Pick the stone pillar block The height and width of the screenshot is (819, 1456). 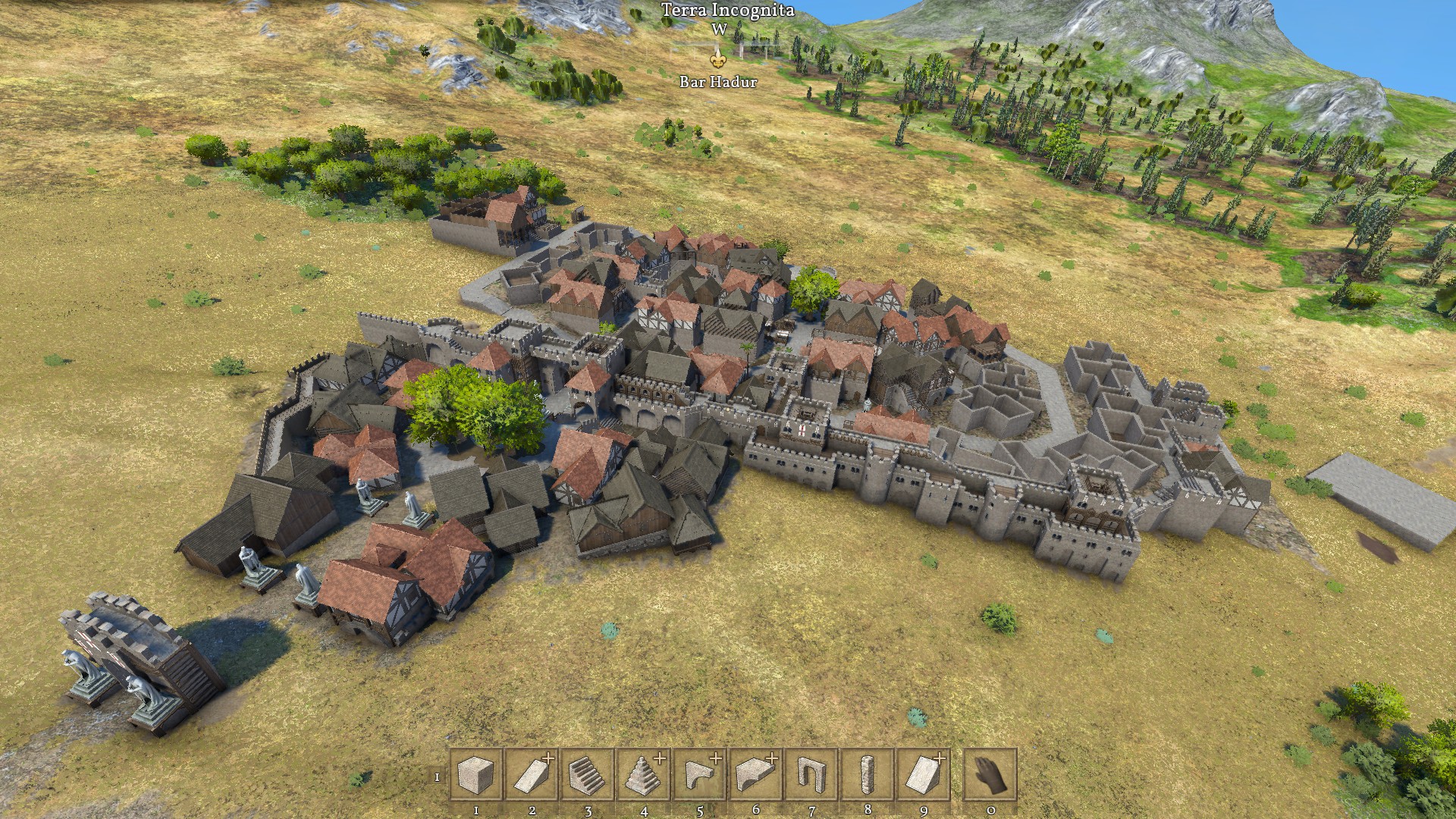pos(868,775)
